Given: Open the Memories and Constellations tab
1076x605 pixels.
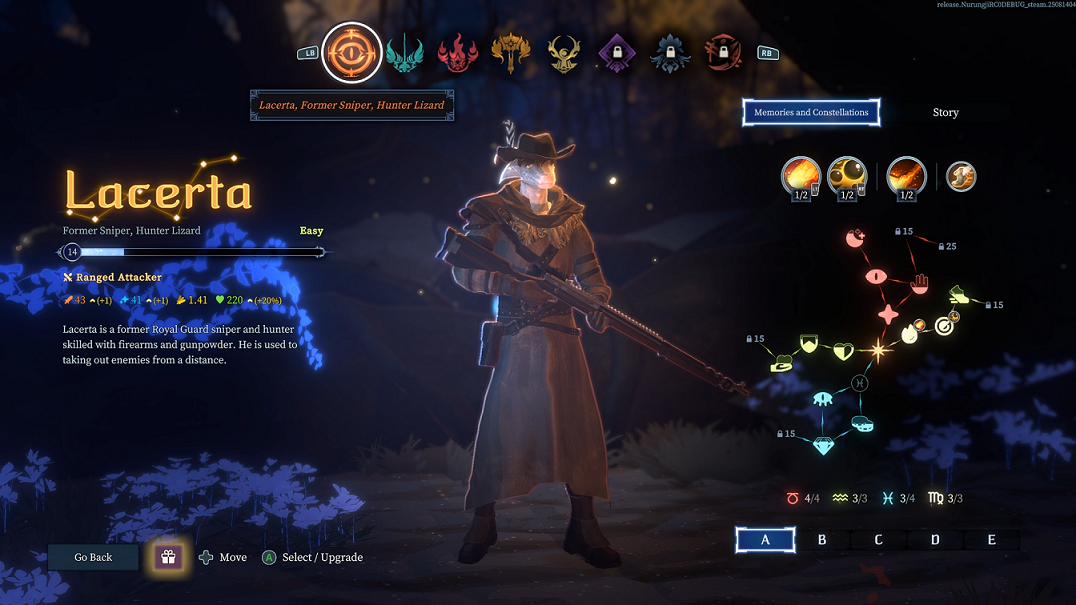Looking at the screenshot, I should 811,112.
